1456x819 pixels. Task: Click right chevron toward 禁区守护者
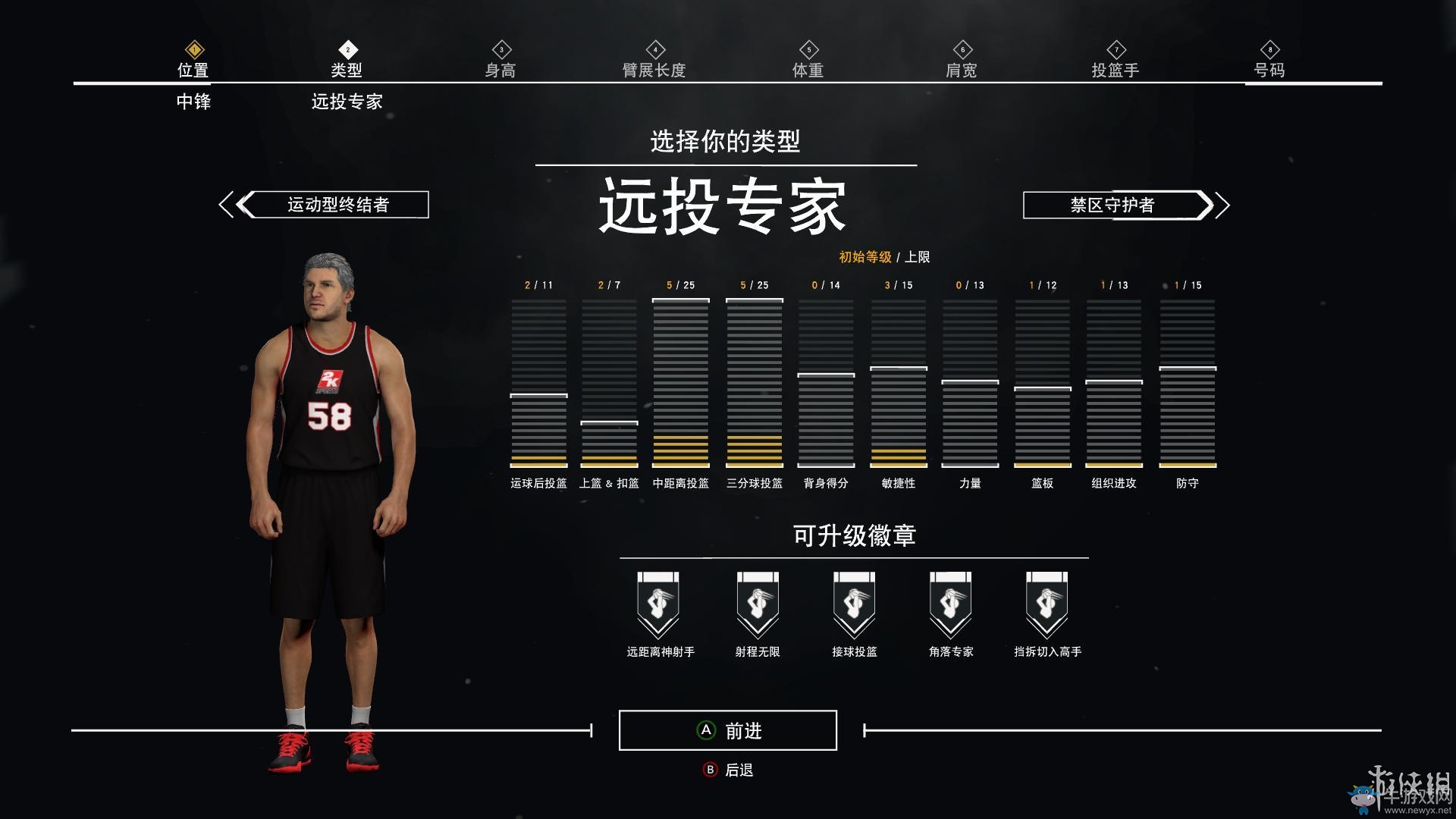coord(1207,204)
